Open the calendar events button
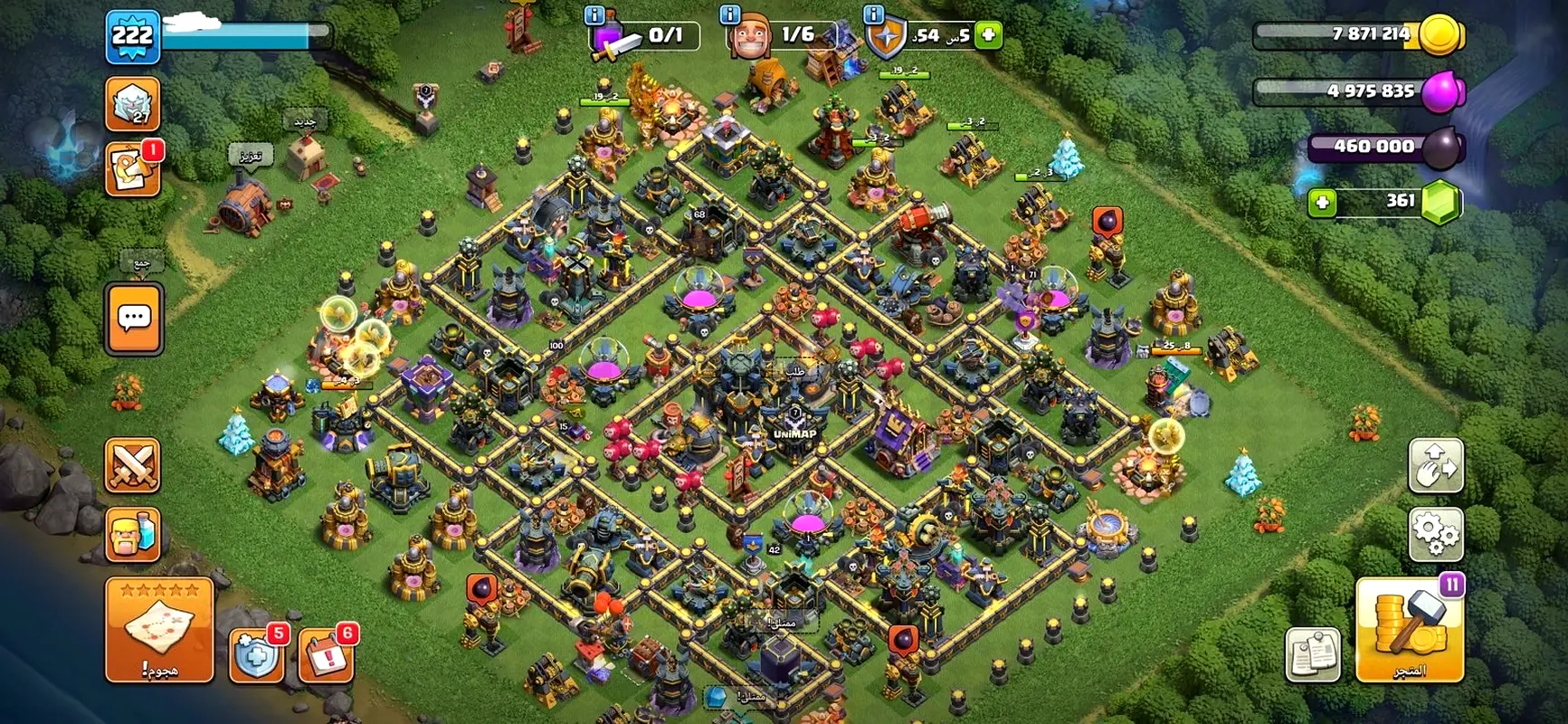The image size is (1568, 724). (325, 653)
